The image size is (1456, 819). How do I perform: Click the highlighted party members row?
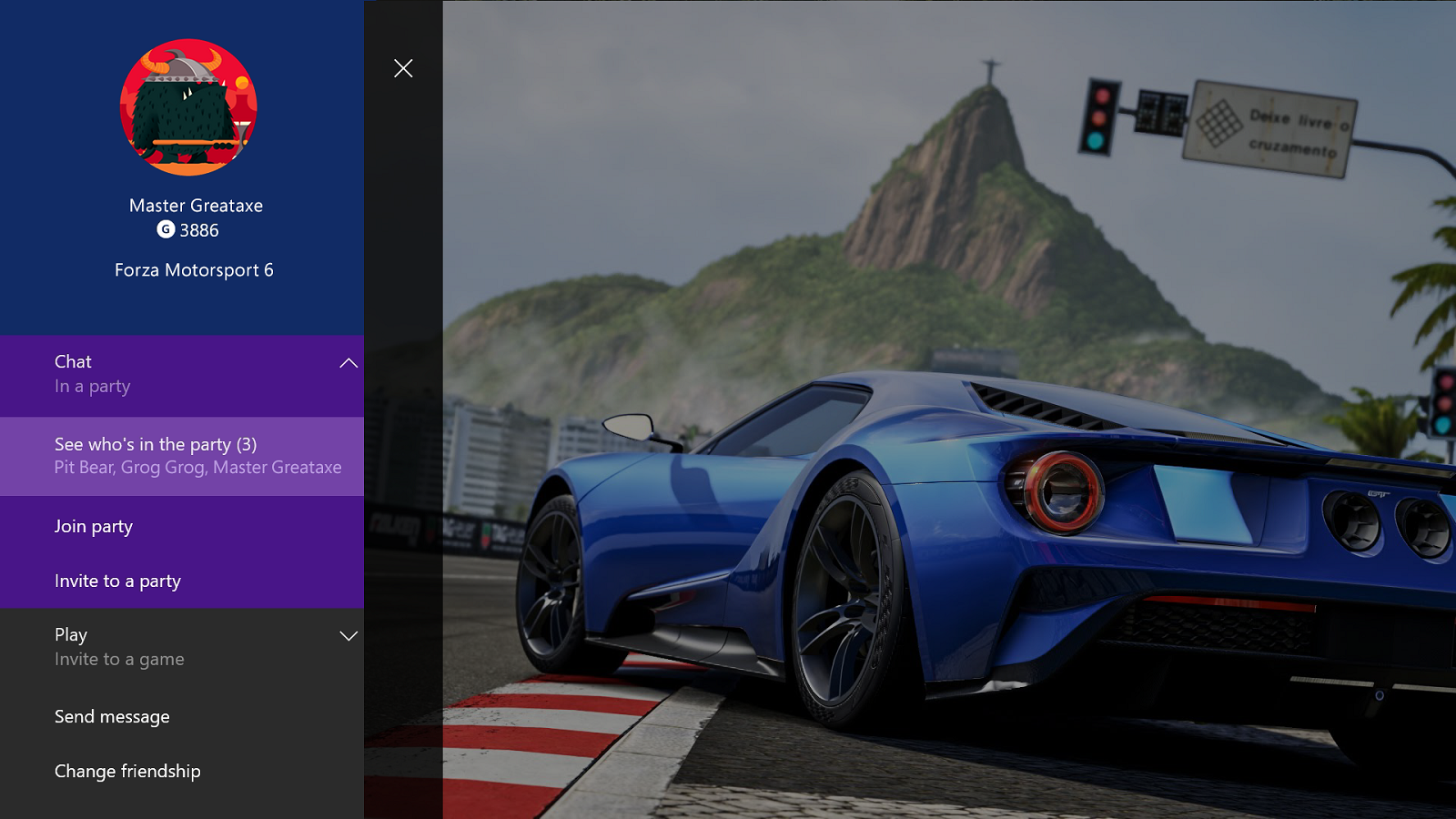click(182, 456)
